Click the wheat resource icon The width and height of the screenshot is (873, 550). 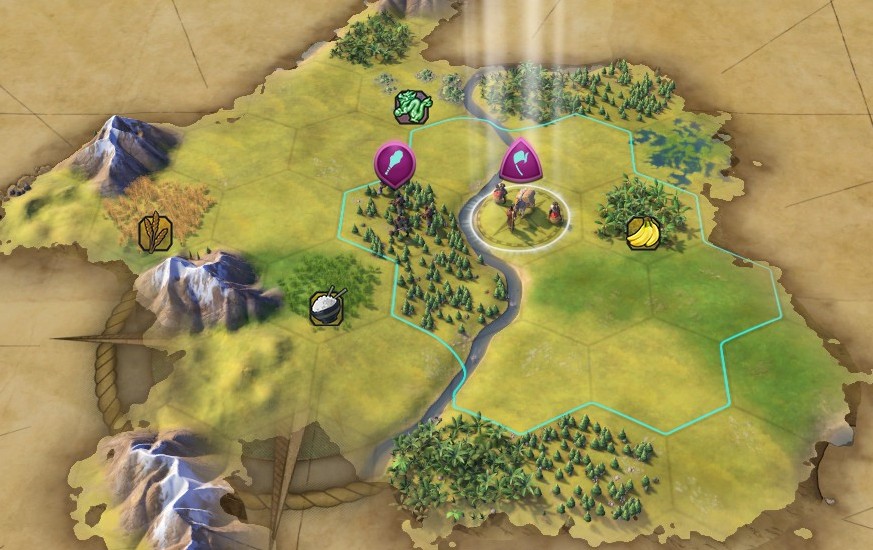pyautogui.click(x=156, y=232)
